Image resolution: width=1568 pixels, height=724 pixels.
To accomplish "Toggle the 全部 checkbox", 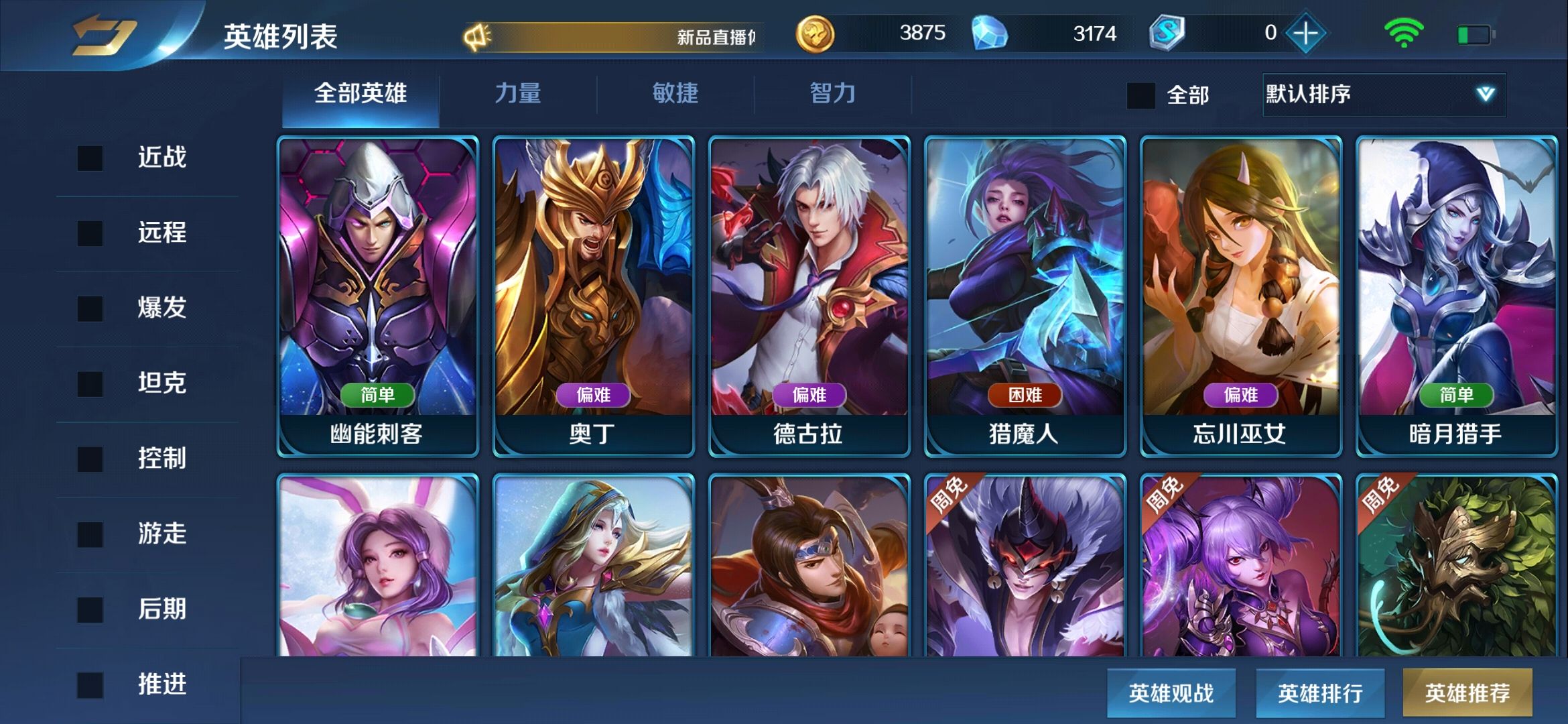I will tap(1141, 95).
